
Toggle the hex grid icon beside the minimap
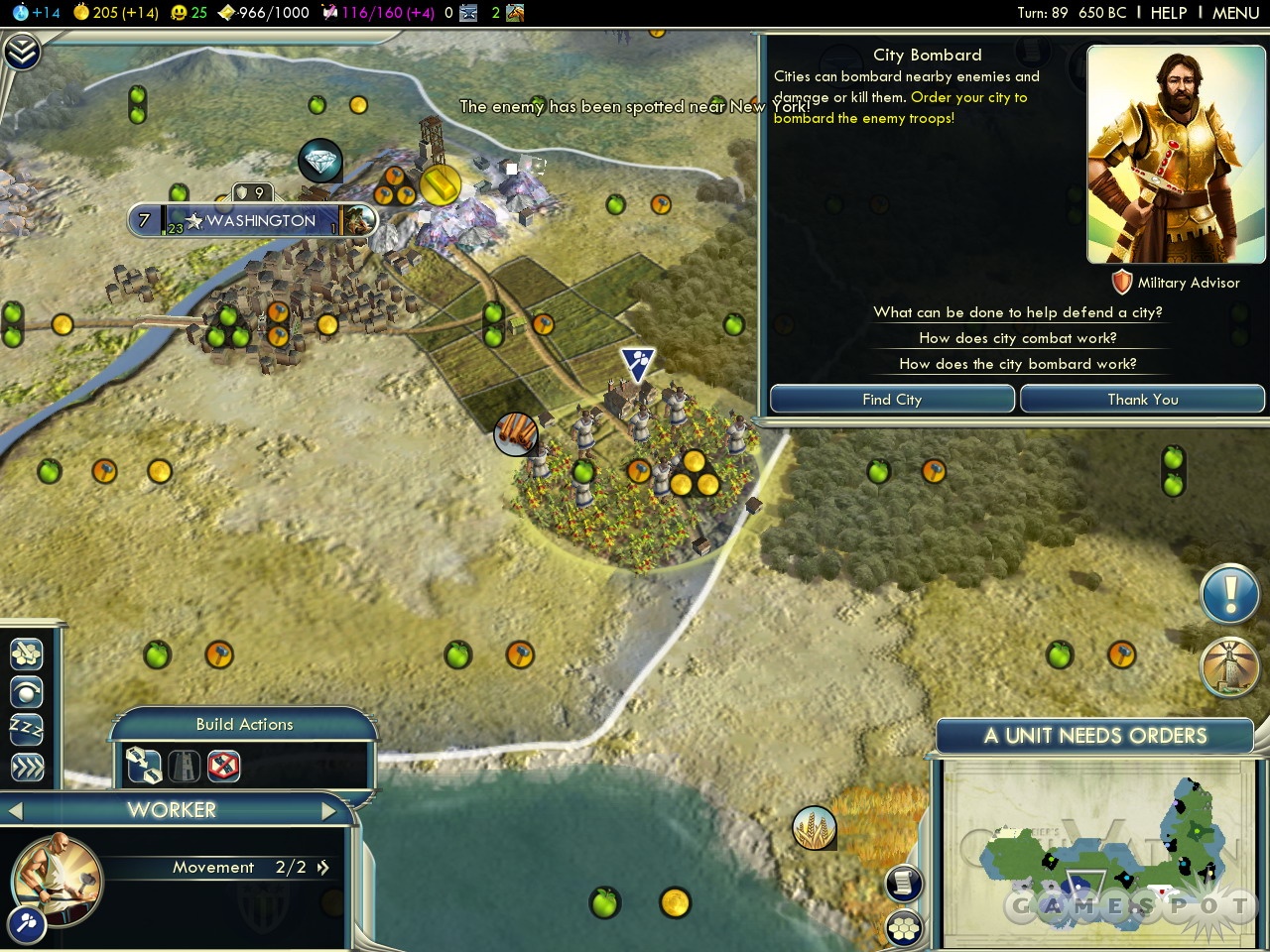pos(904,929)
